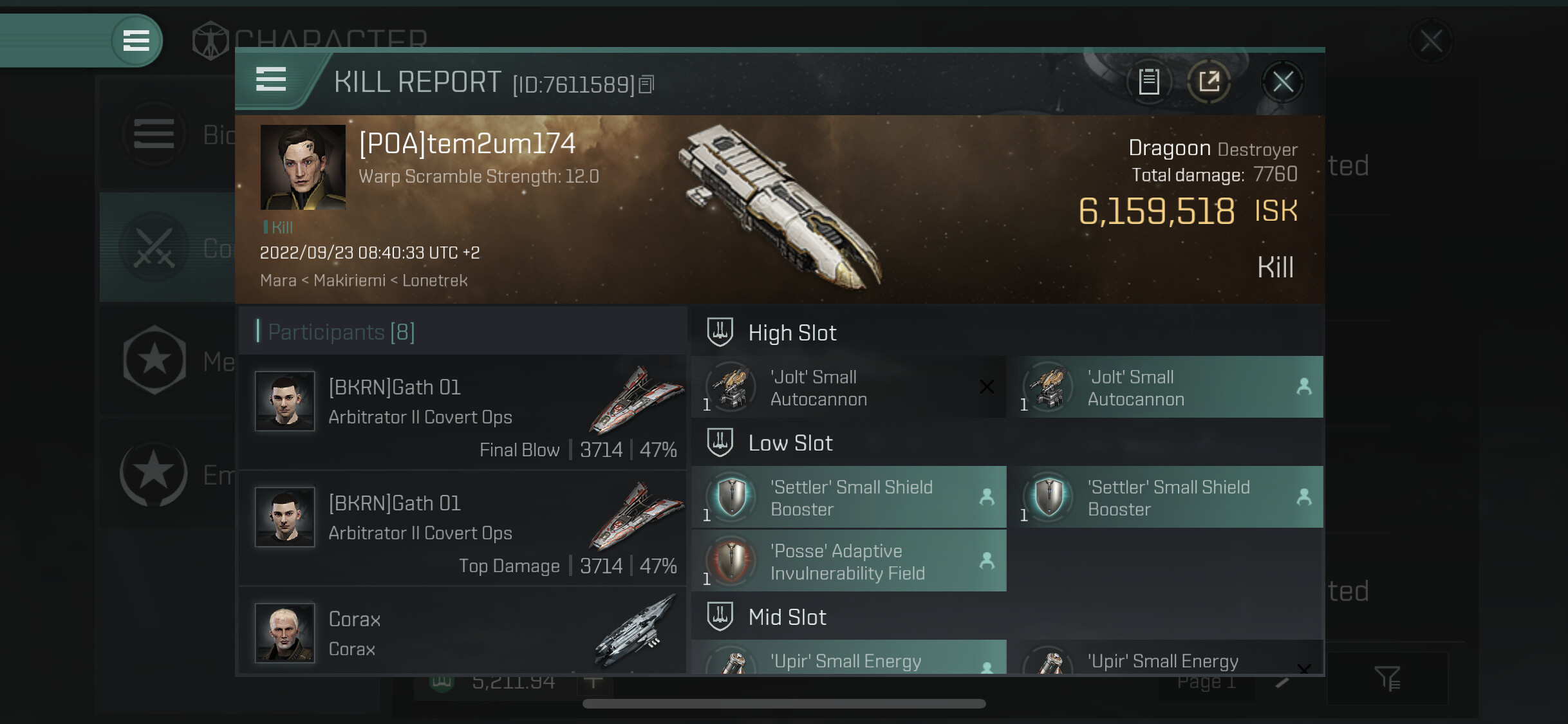View victim tem2um174's portrait
This screenshot has height=724, width=1568.
coord(303,167)
